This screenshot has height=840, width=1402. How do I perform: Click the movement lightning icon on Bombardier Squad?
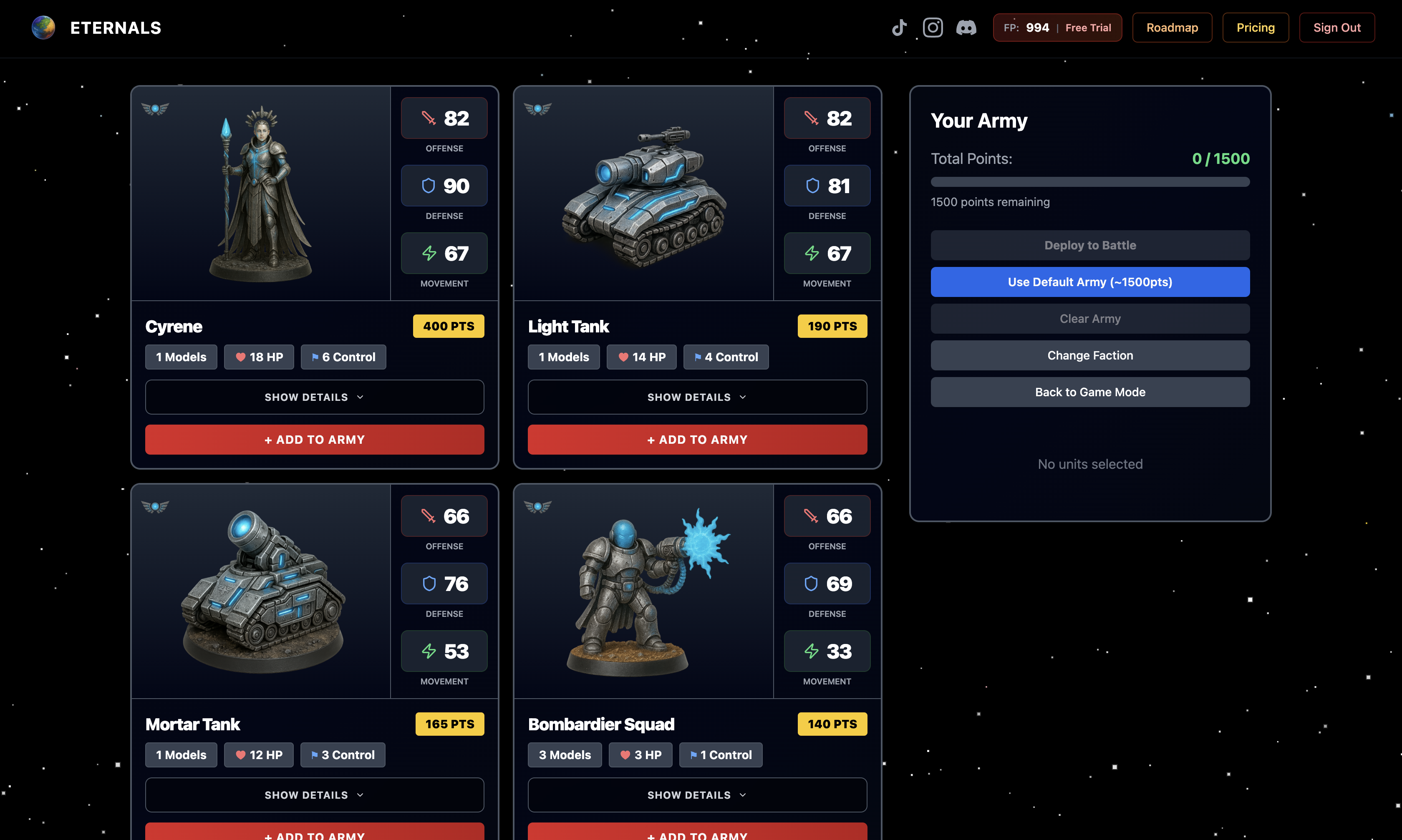(x=812, y=651)
